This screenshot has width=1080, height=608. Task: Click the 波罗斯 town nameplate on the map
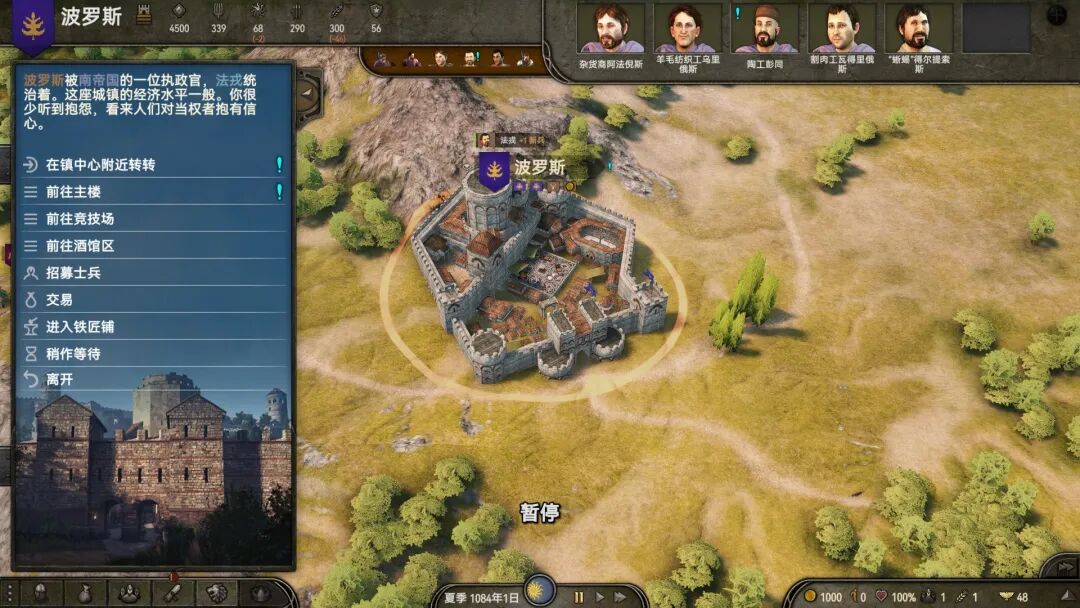coord(540,167)
